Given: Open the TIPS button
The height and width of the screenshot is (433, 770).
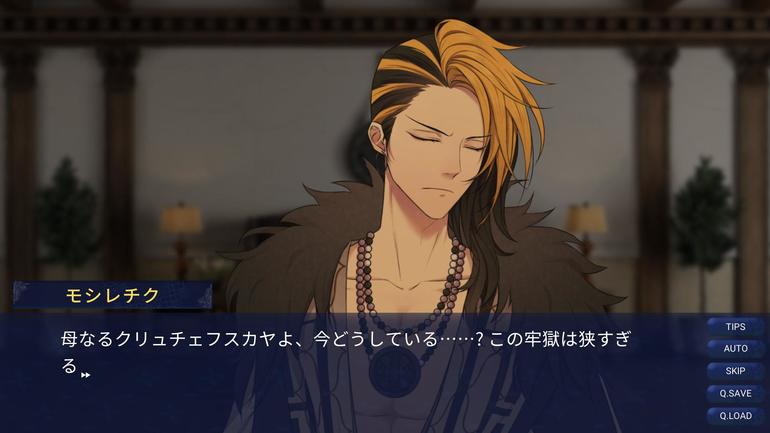Looking at the screenshot, I should 735,327.
